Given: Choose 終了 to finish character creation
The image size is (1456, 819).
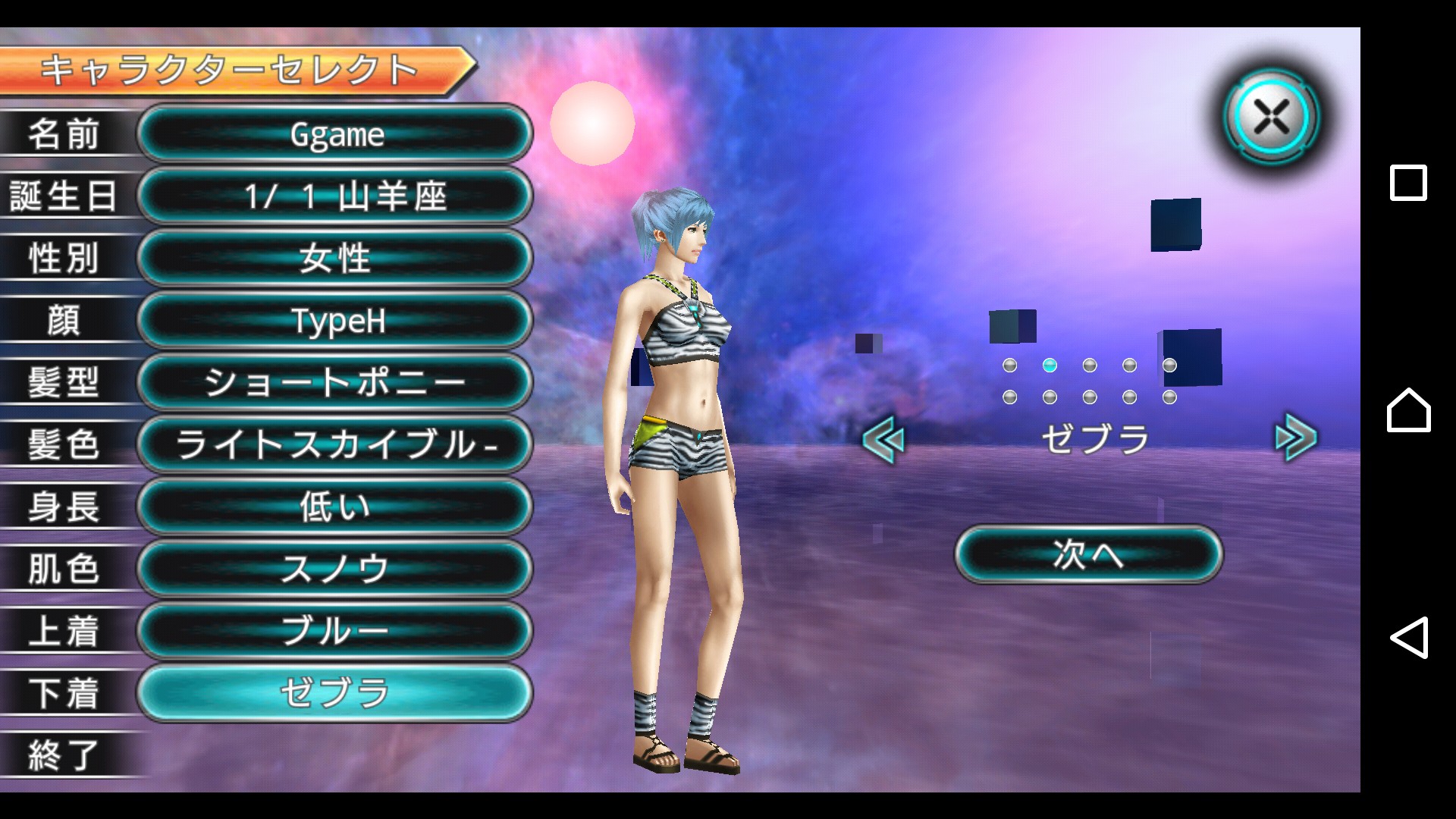Looking at the screenshot, I should [x=64, y=755].
